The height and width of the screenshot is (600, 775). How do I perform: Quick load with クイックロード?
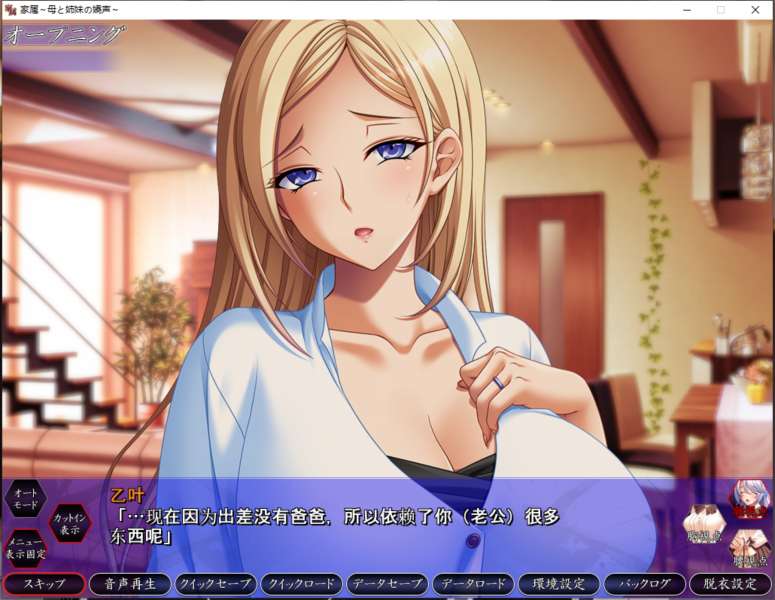click(301, 584)
